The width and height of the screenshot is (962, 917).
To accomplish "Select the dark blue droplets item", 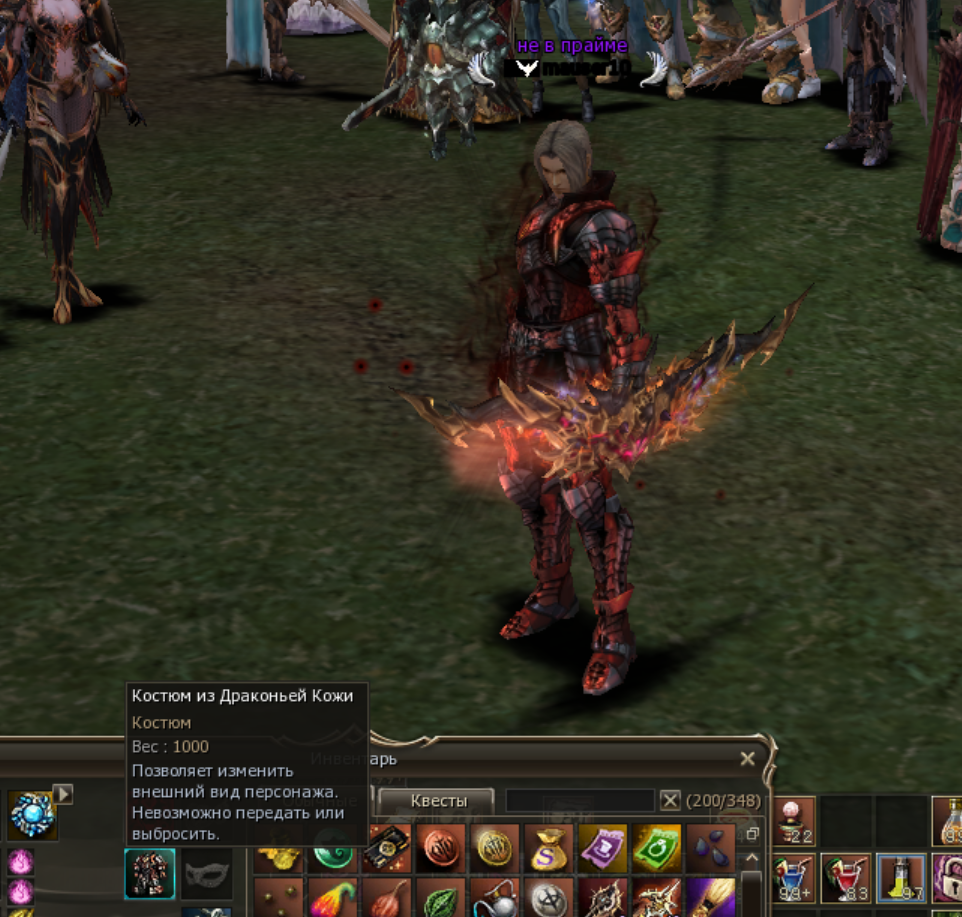I will [x=710, y=848].
